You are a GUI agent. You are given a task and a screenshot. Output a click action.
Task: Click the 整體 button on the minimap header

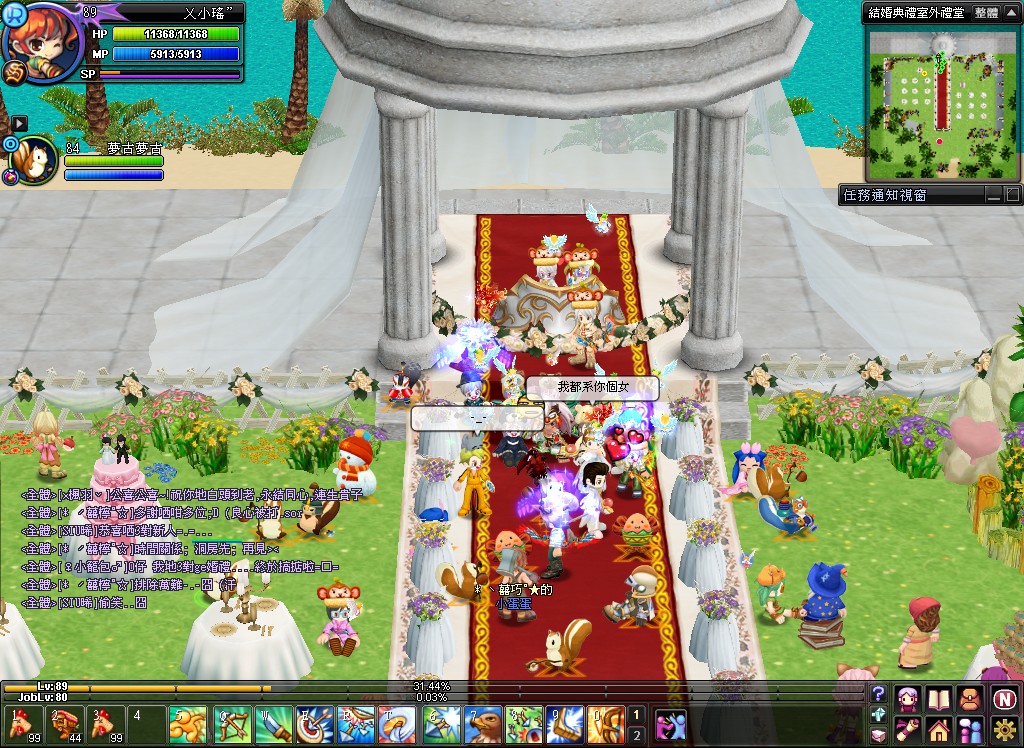(985, 13)
